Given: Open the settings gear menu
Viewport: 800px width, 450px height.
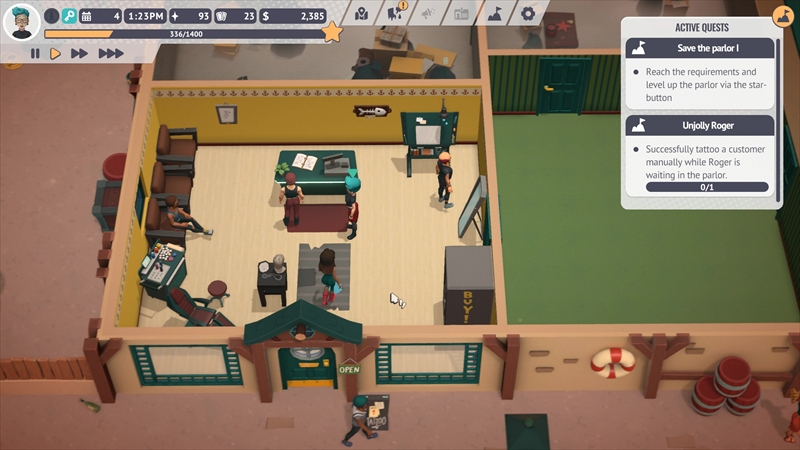Looking at the screenshot, I should click(x=527, y=14).
